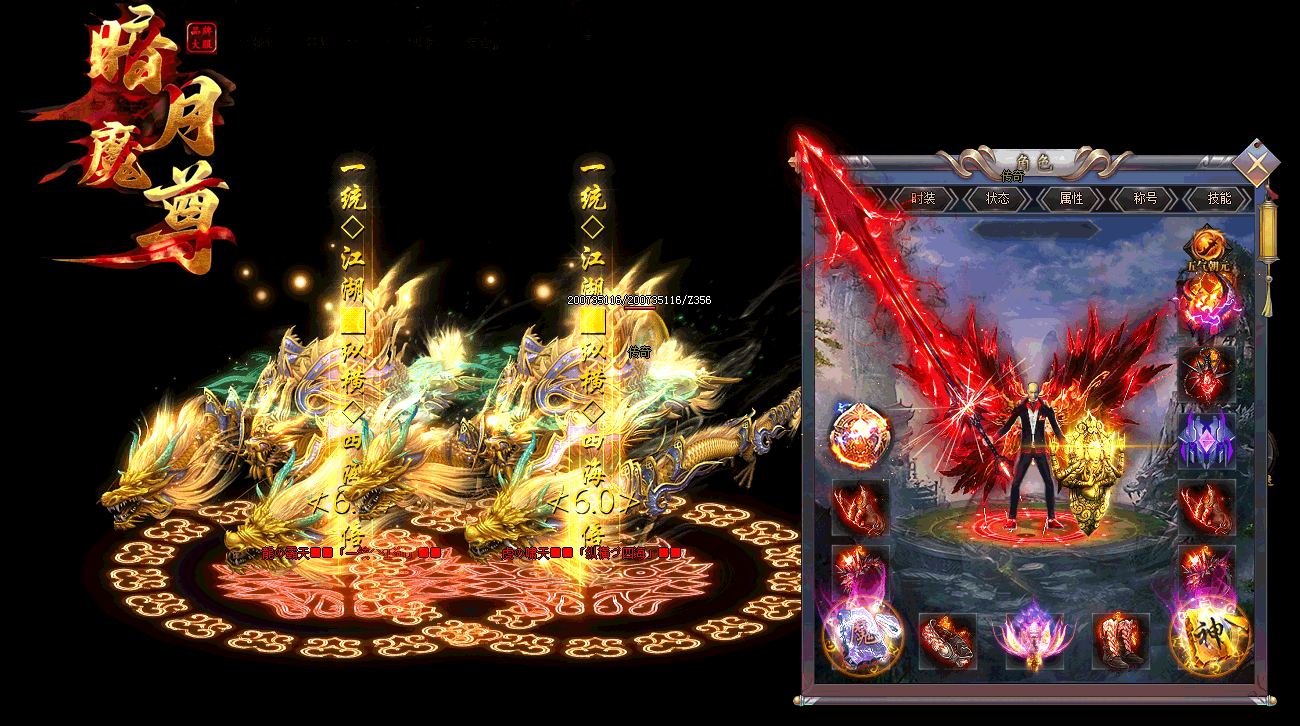The width and height of the screenshot is (1300, 726).
Task: Select the flaming purple orb equipment slot
Action: (1206, 305)
